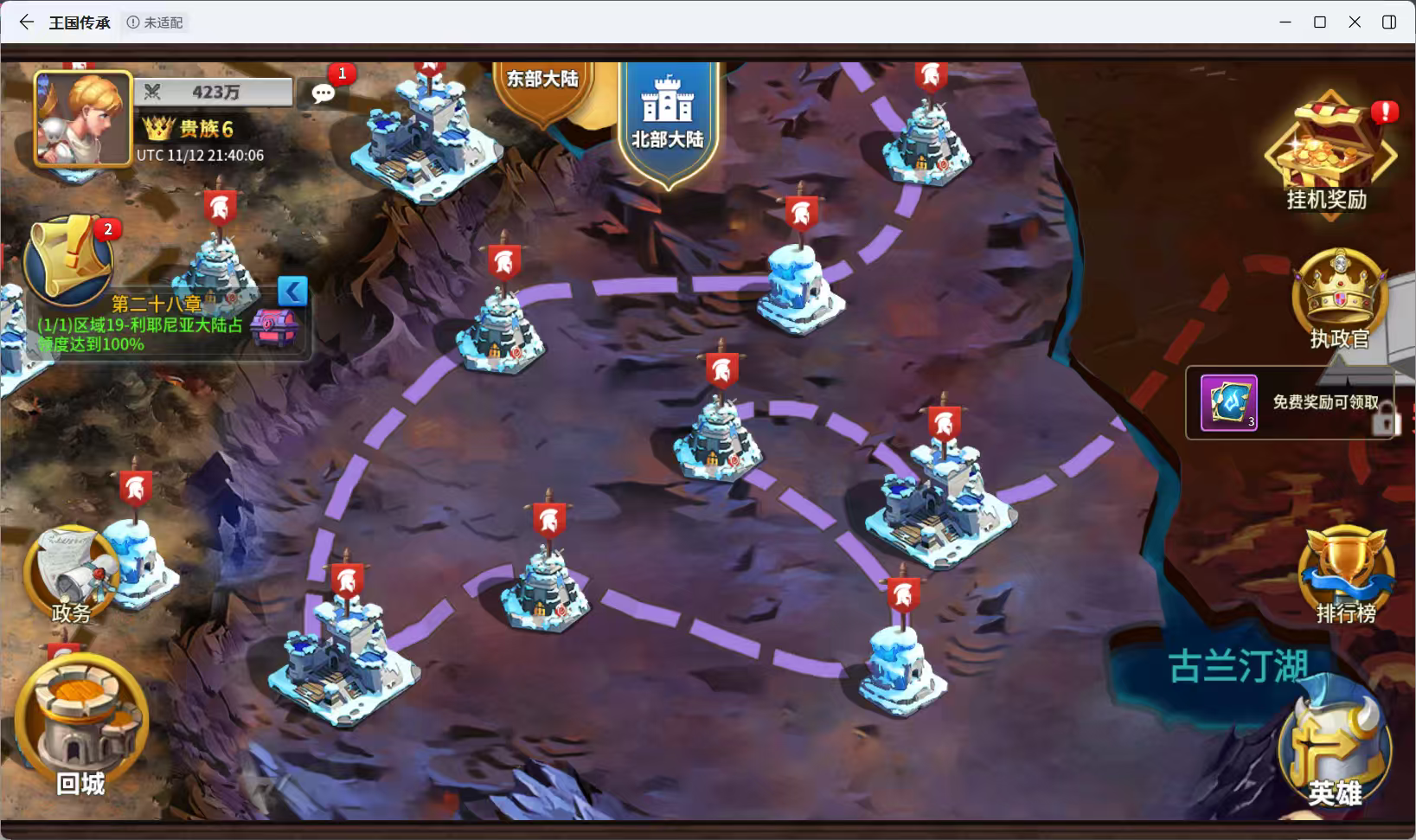Viewport: 1416px width, 840px height.
Task: Open the chat message bubble with notification
Action: [324, 91]
